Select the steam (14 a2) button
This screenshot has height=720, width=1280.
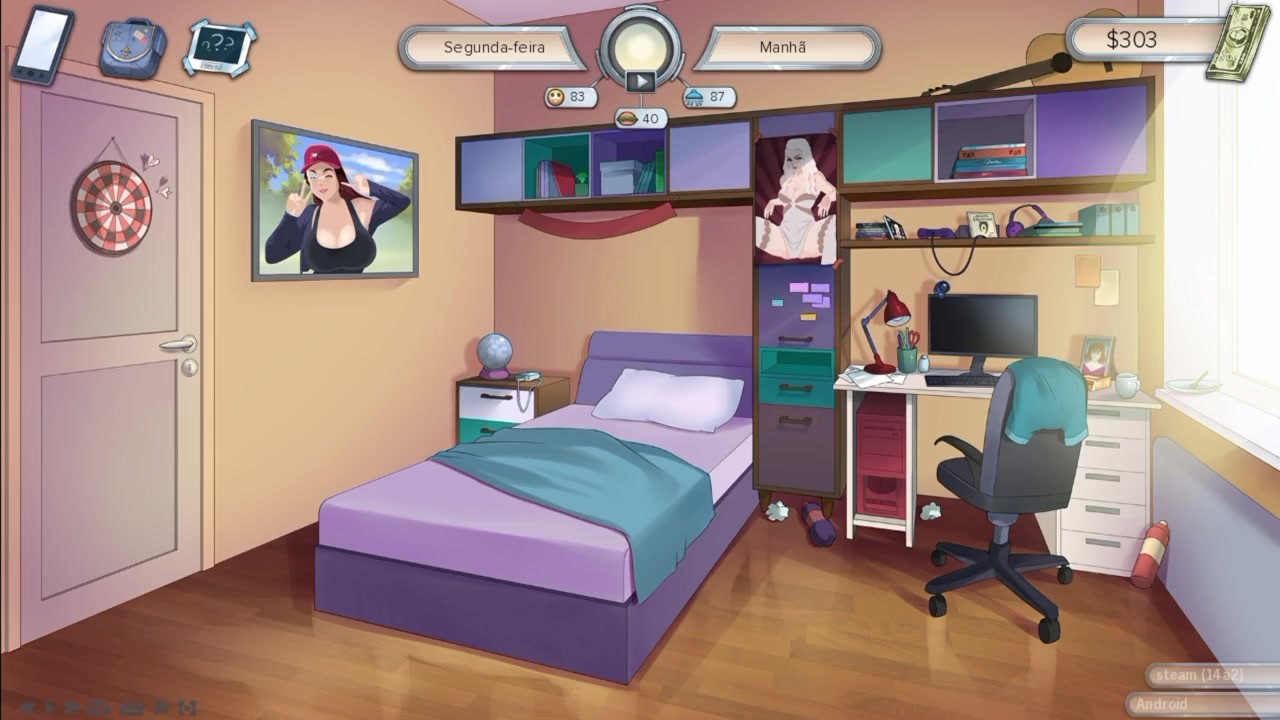point(1199,675)
